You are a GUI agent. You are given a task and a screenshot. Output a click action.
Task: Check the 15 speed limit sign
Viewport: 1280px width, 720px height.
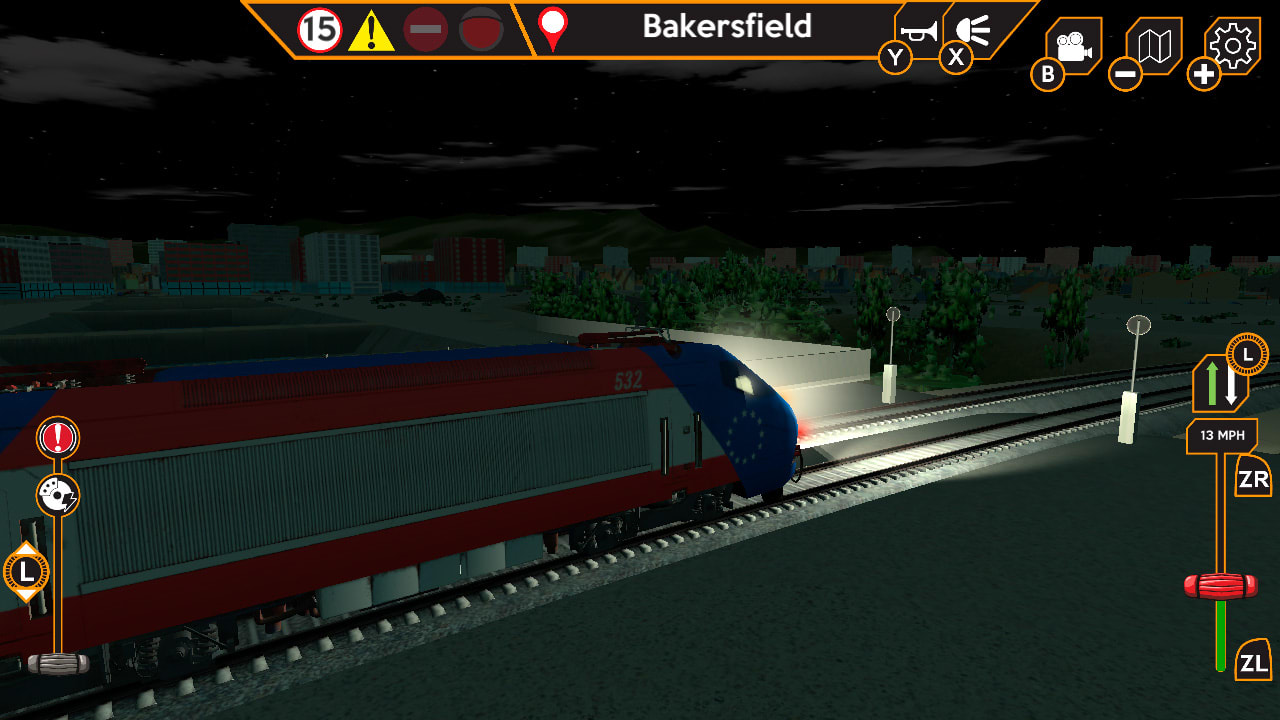pyautogui.click(x=319, y=29)
